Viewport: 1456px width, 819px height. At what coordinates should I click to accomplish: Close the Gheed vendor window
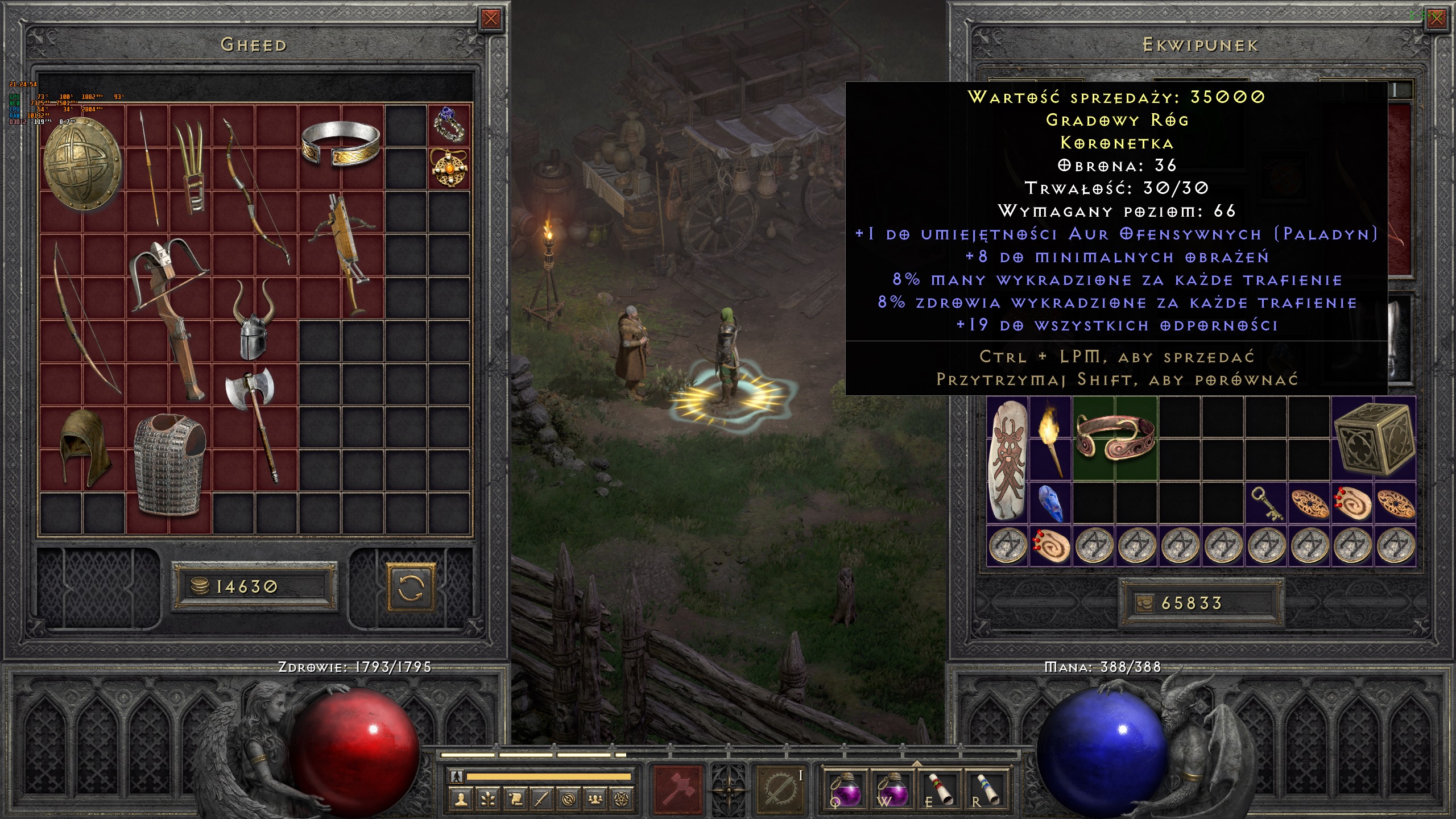coord(490,19)
